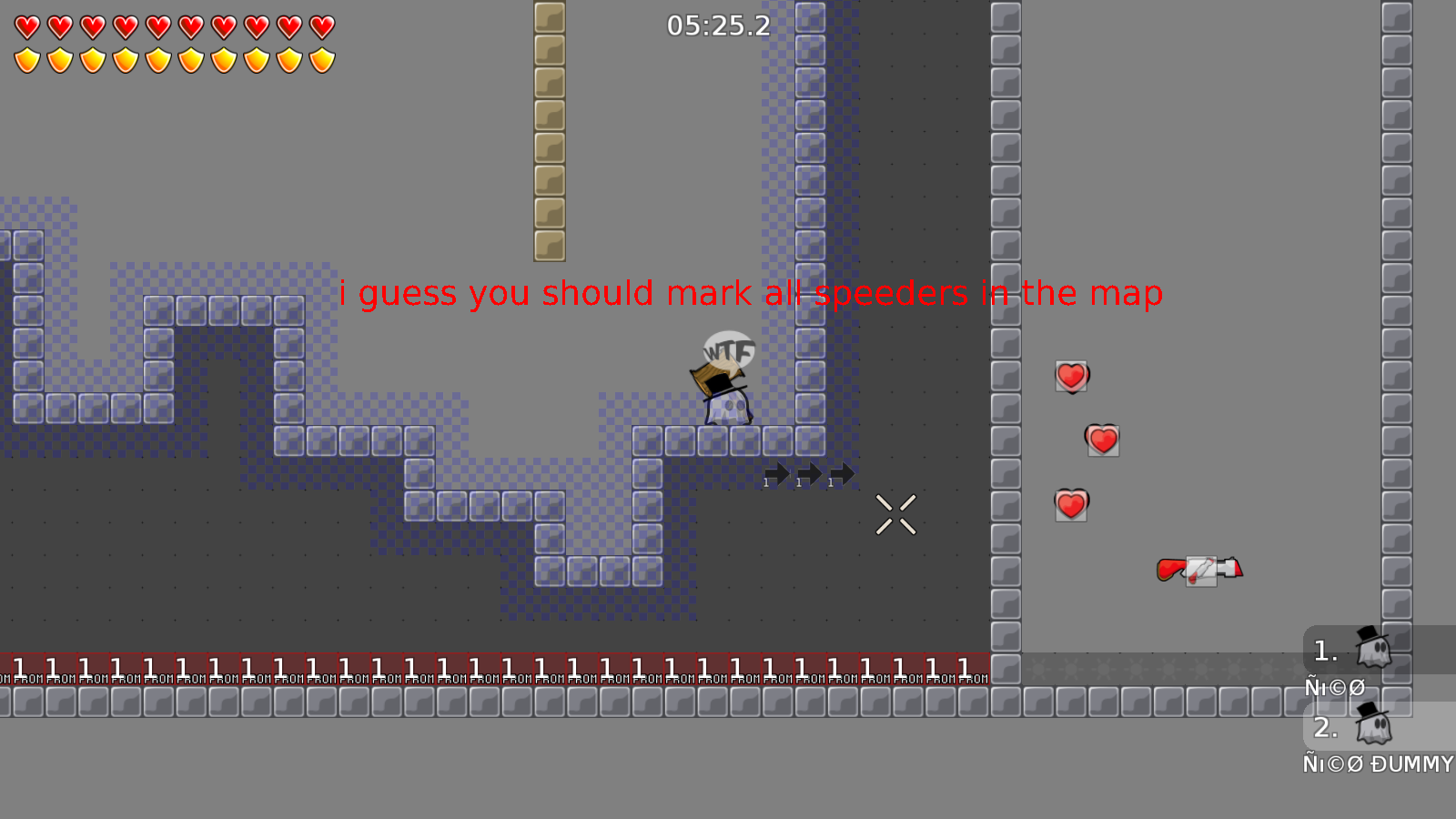Image resolution: width=1456 pixels, height=819 pixels.
Task: Toggle the middle speeder arrow
Action: coord(808,473)
